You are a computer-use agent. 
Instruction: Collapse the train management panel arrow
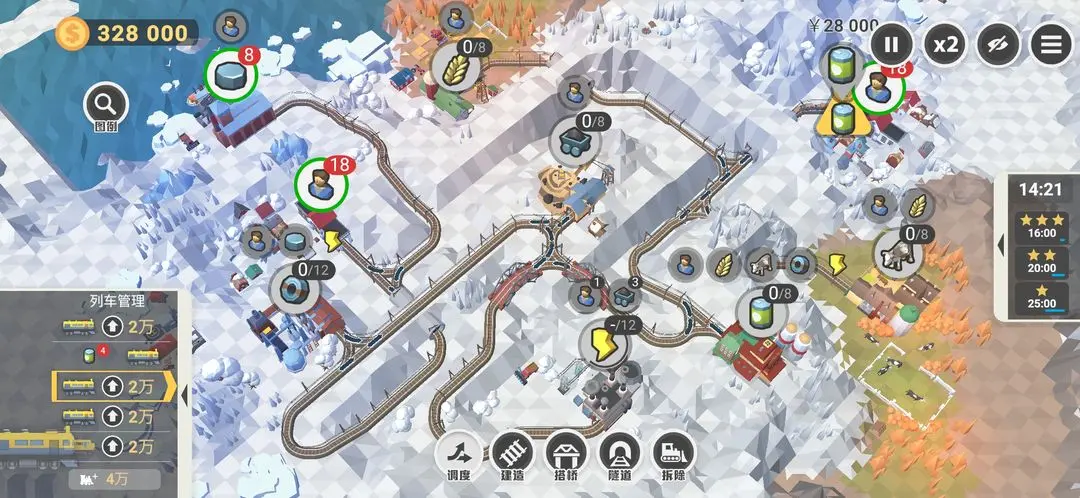coord(184,393)
